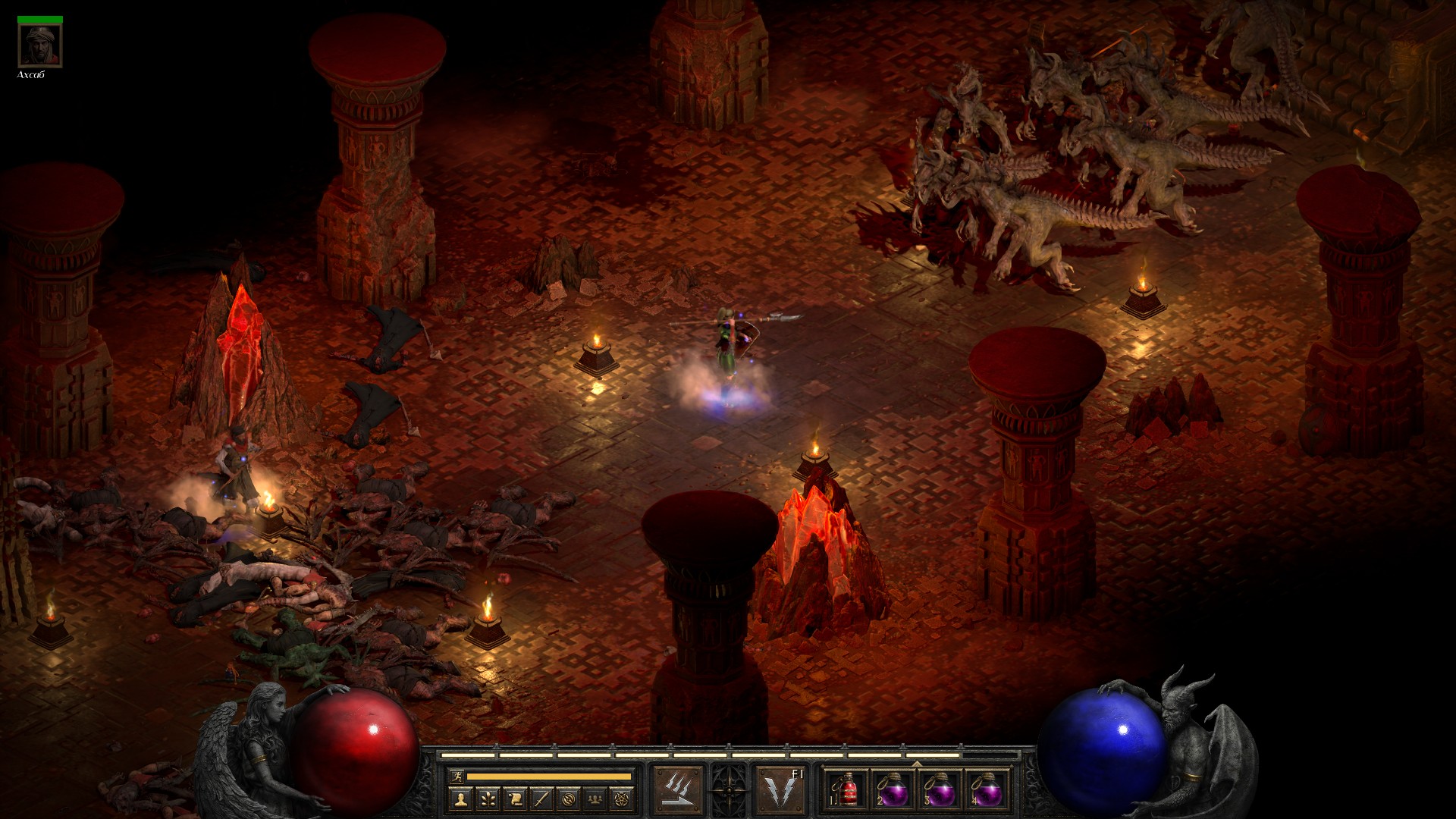Click the round emblem mini panel icon
The height and width of the screenshot is (819, 1456).
click(x=569, y=798)
